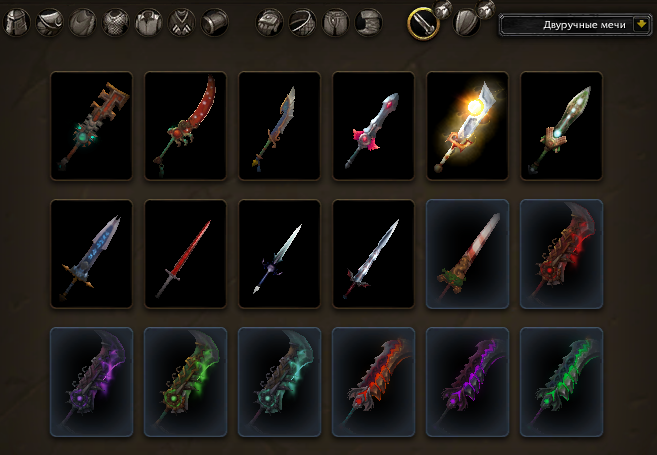Select the thin red-bladed sword
Image resolution: width=657 pixels, height=455 pixels.
coord(185,253)
